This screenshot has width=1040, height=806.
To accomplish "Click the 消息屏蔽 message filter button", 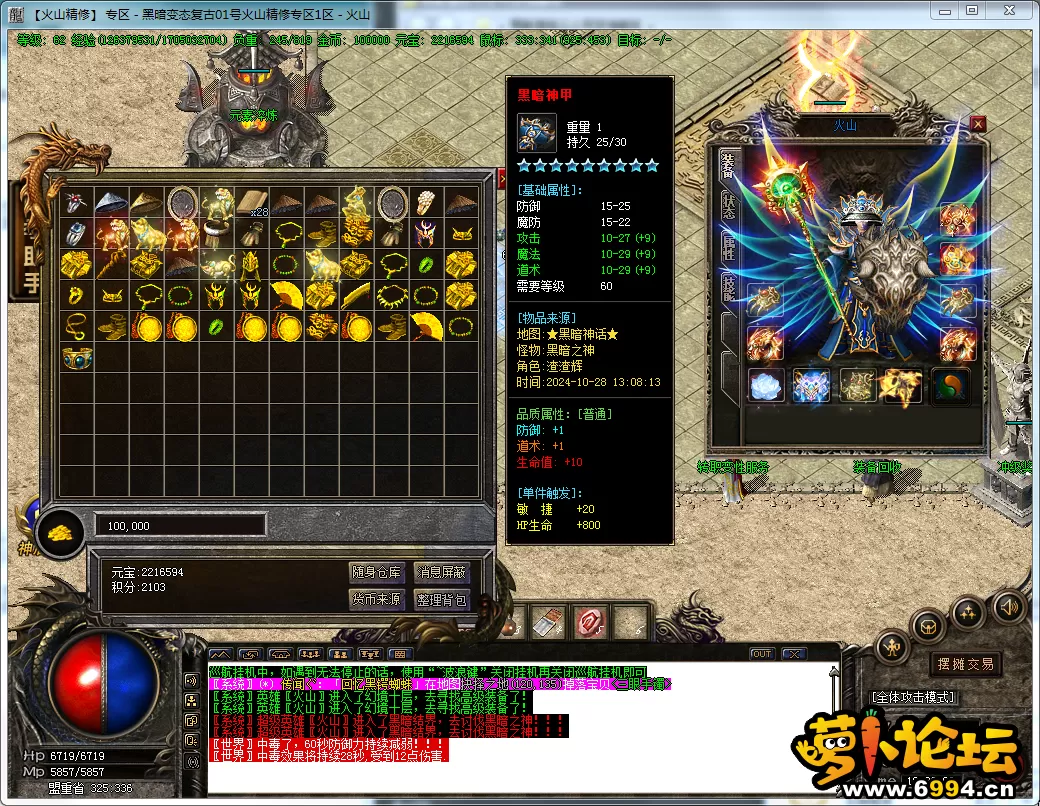I will pos(441,573).
